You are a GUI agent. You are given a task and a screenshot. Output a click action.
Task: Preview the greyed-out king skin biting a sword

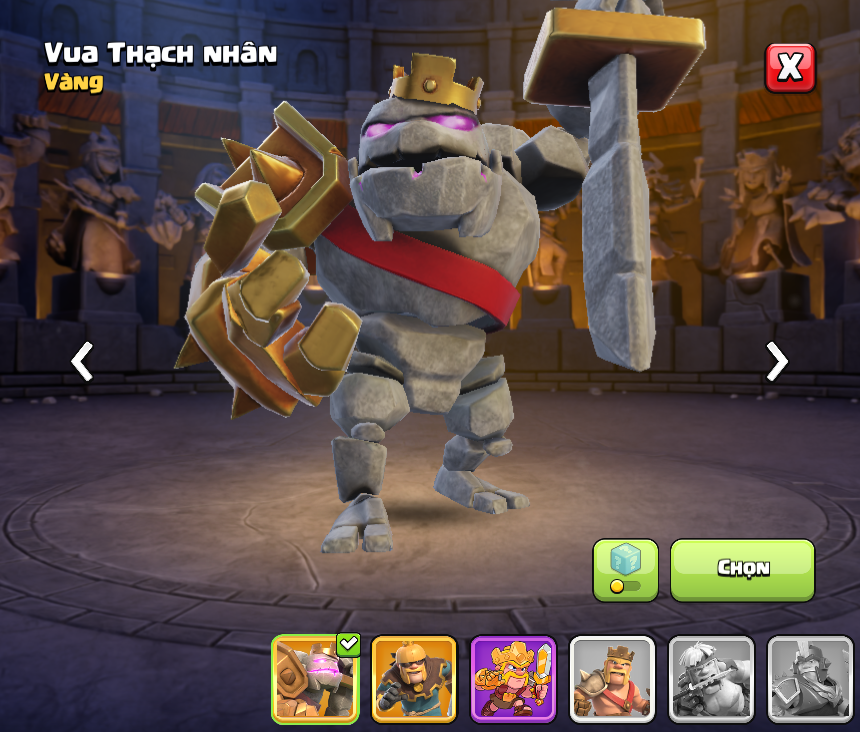pos(711,678)
